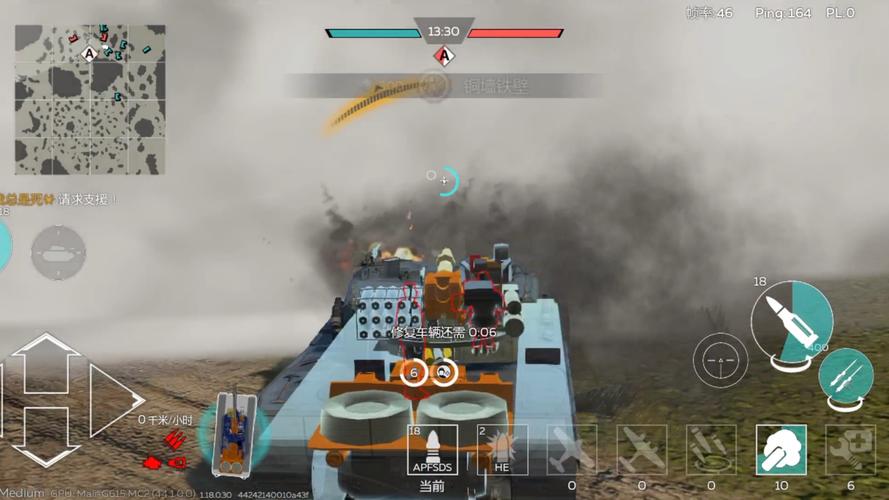The image size is (889, 500).
Task: Switch to HE ammo slot
Action: [502, 449]
